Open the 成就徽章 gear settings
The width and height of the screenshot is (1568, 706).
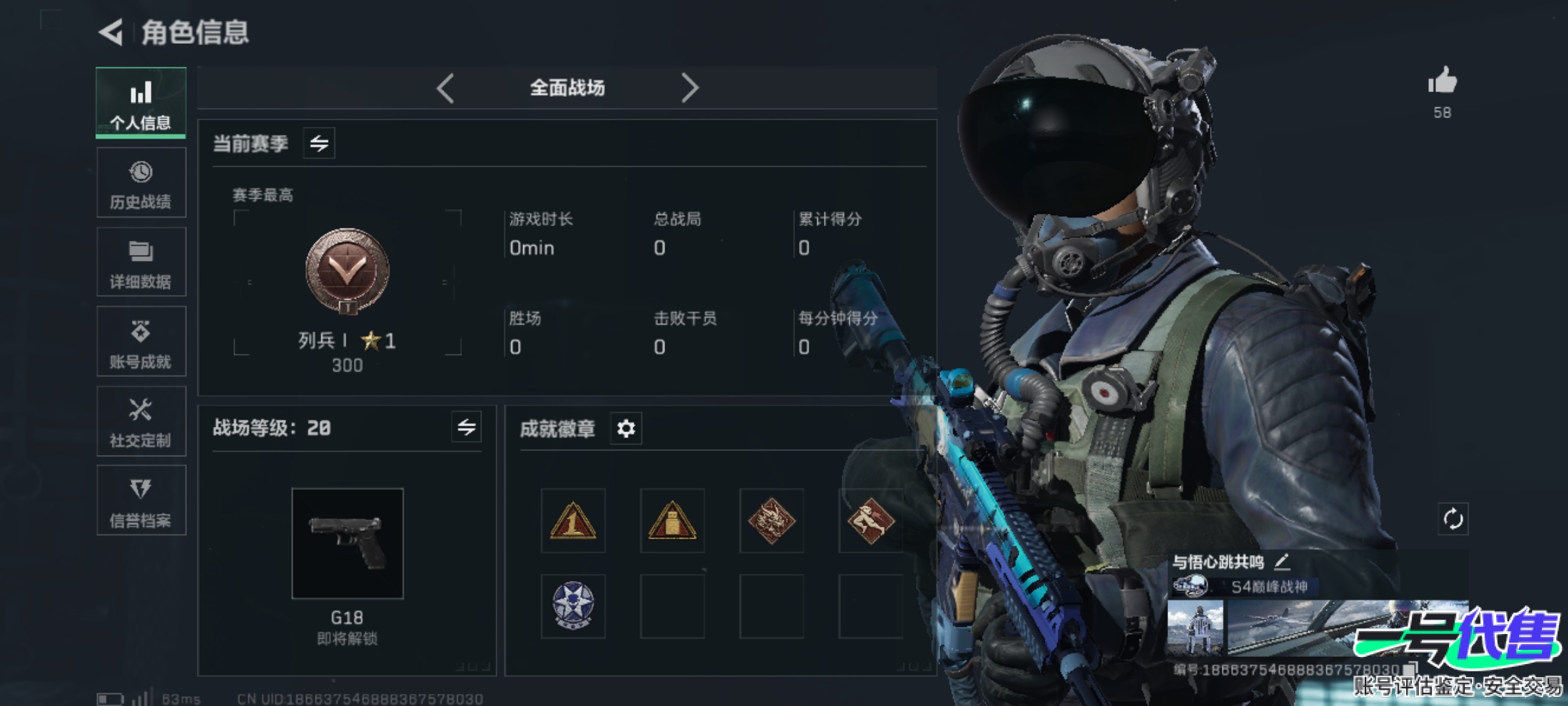pyautogui.click(x=626, y=429)
